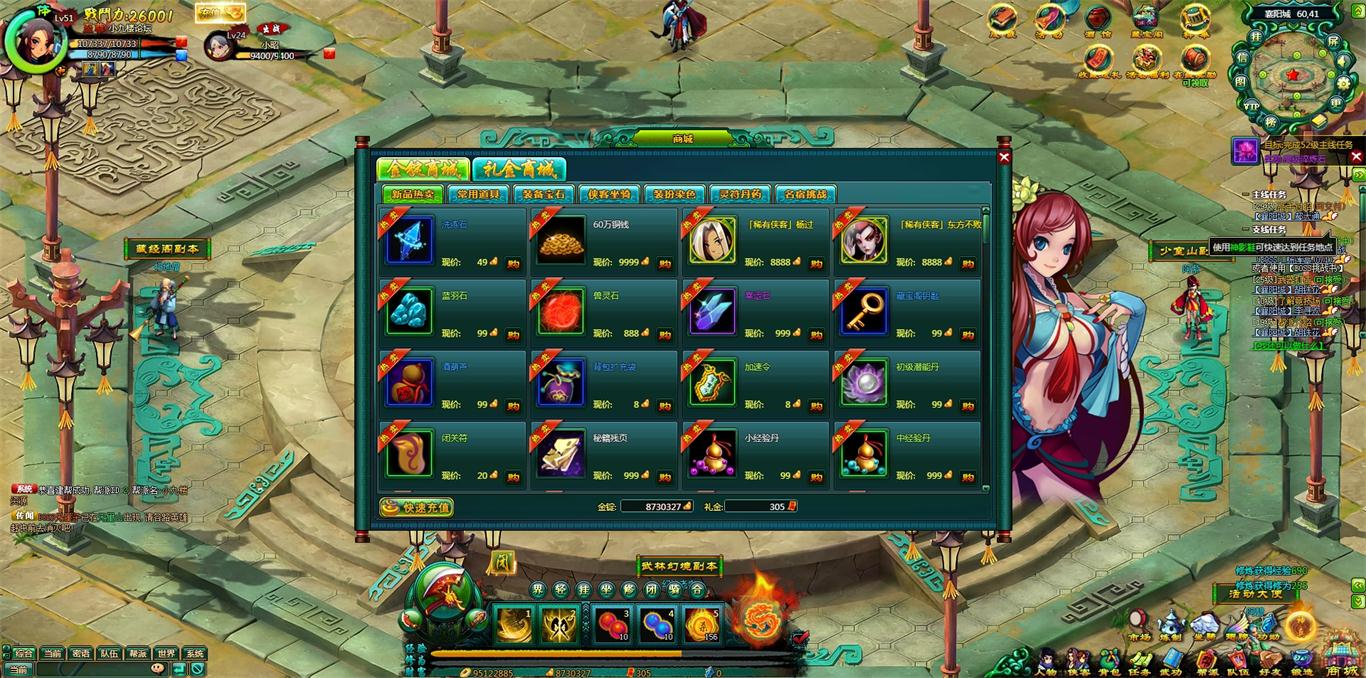Open the 灵符丹药 category tab
The image size is (1366, 678).
click(739, 194)
